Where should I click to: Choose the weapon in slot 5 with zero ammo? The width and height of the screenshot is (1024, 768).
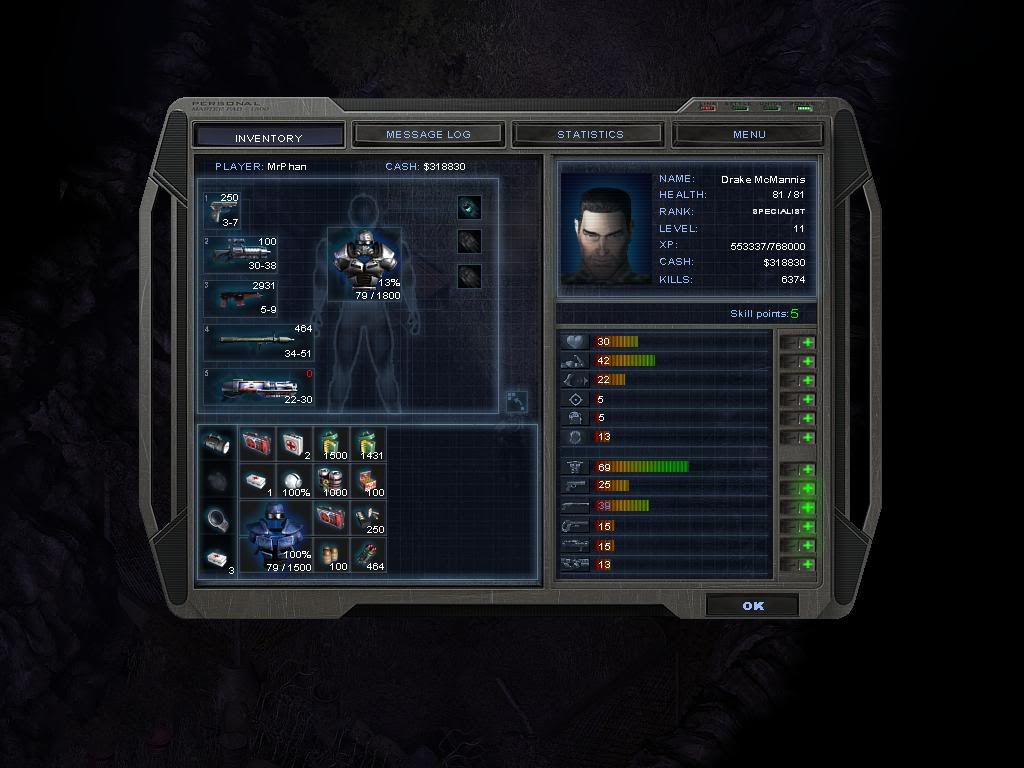tap(258, 387)
